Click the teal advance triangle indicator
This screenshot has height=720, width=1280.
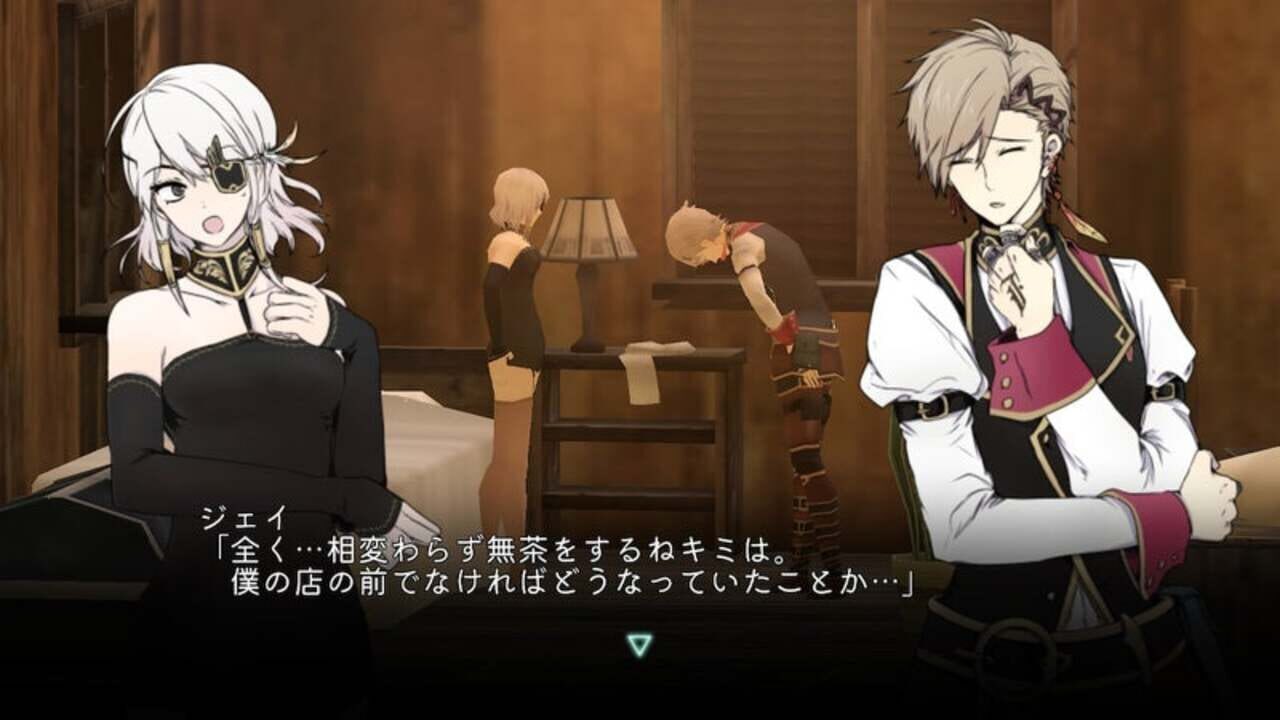click(639, 647)
